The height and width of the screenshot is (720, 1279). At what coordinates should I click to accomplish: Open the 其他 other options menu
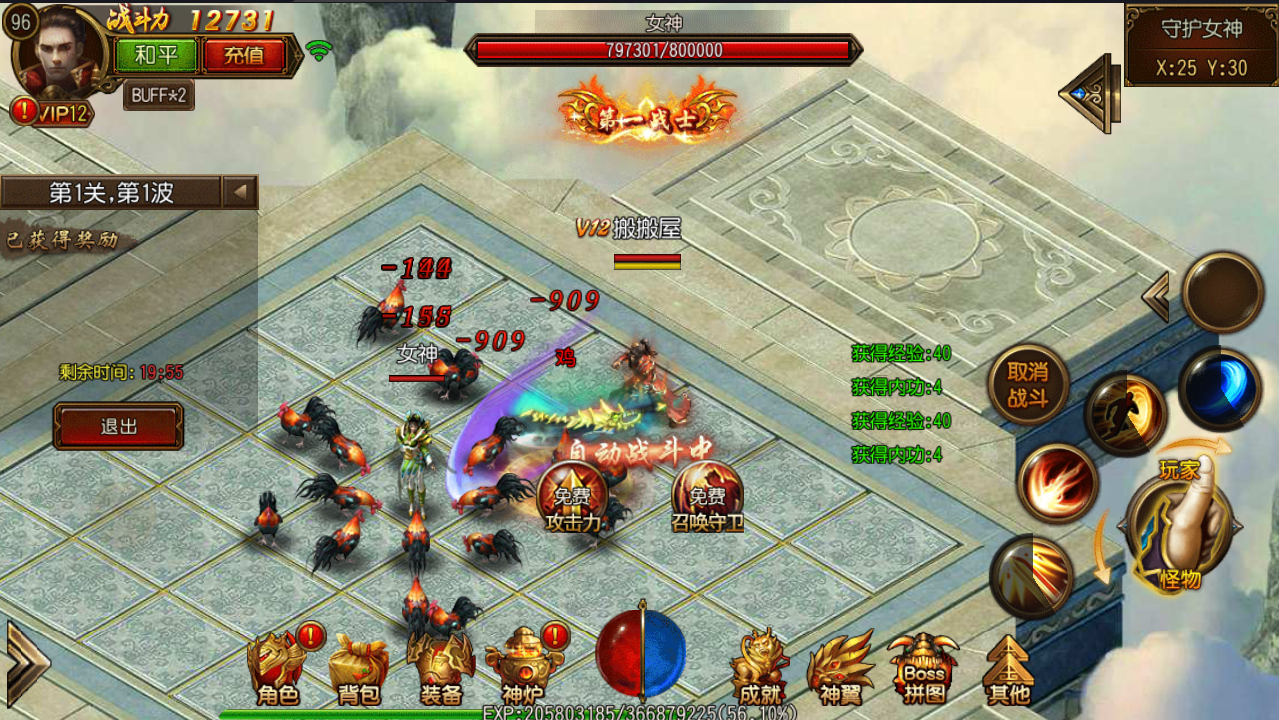click(x=1007, y=667)
